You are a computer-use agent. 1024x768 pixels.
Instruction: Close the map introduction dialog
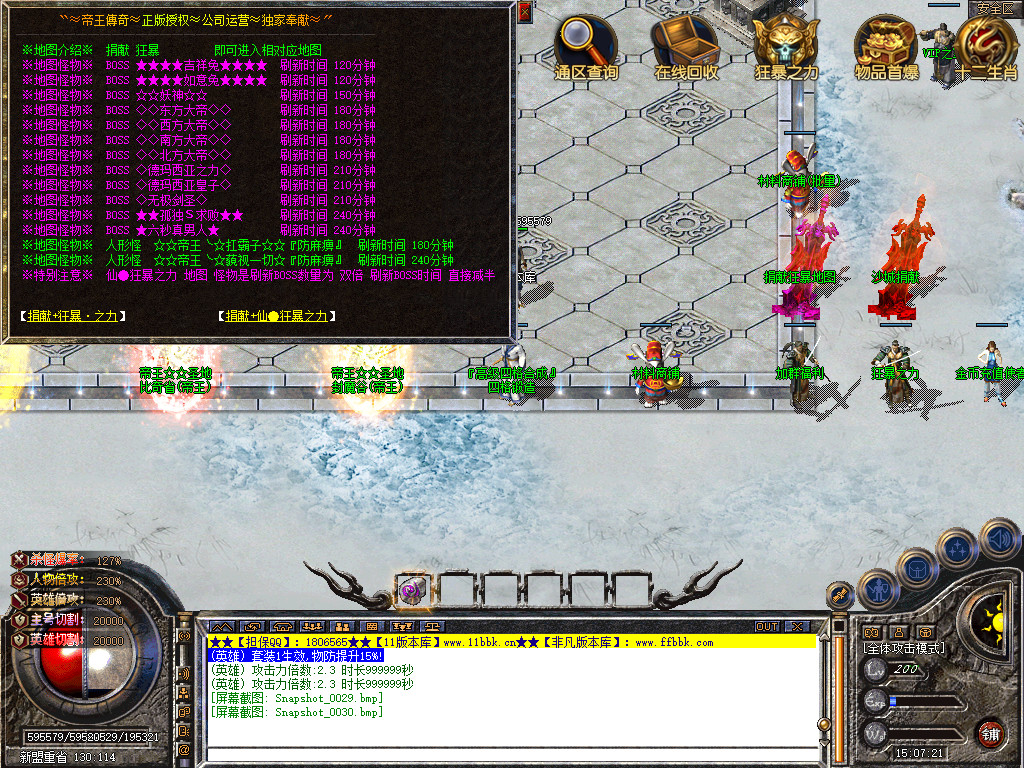[x=525, y=12]
